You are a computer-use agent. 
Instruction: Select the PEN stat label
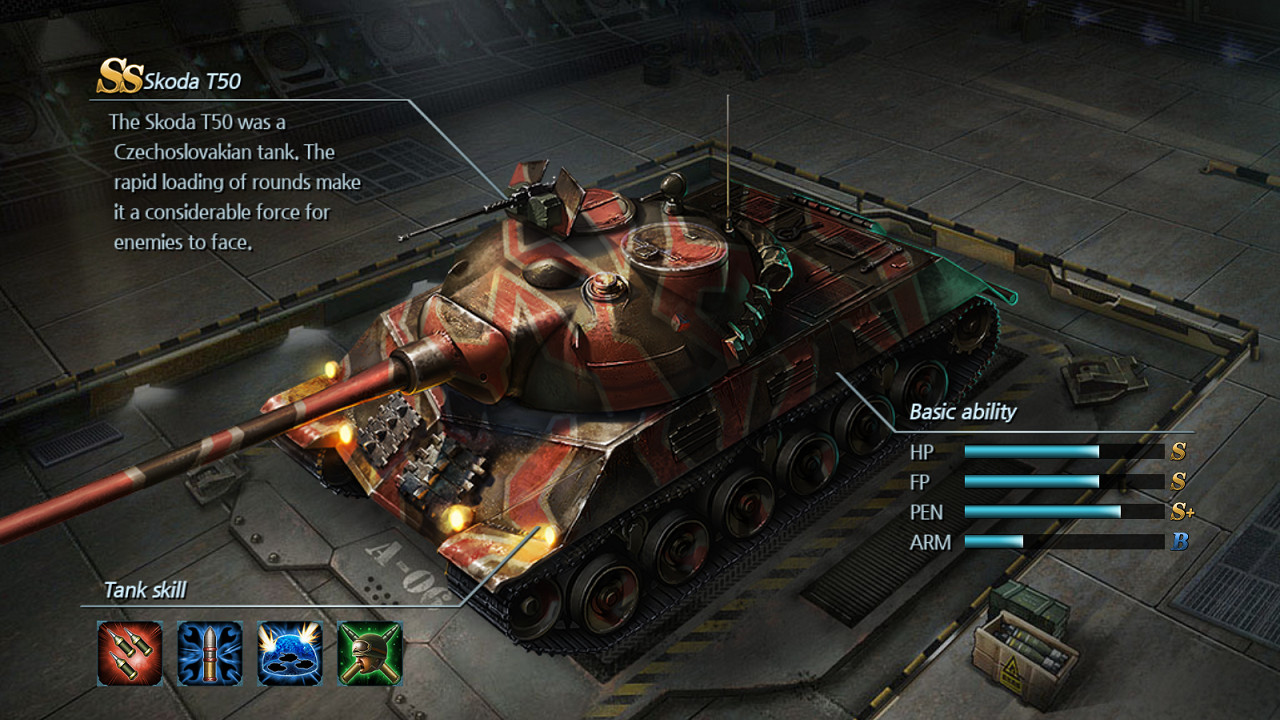click(927, 512)
